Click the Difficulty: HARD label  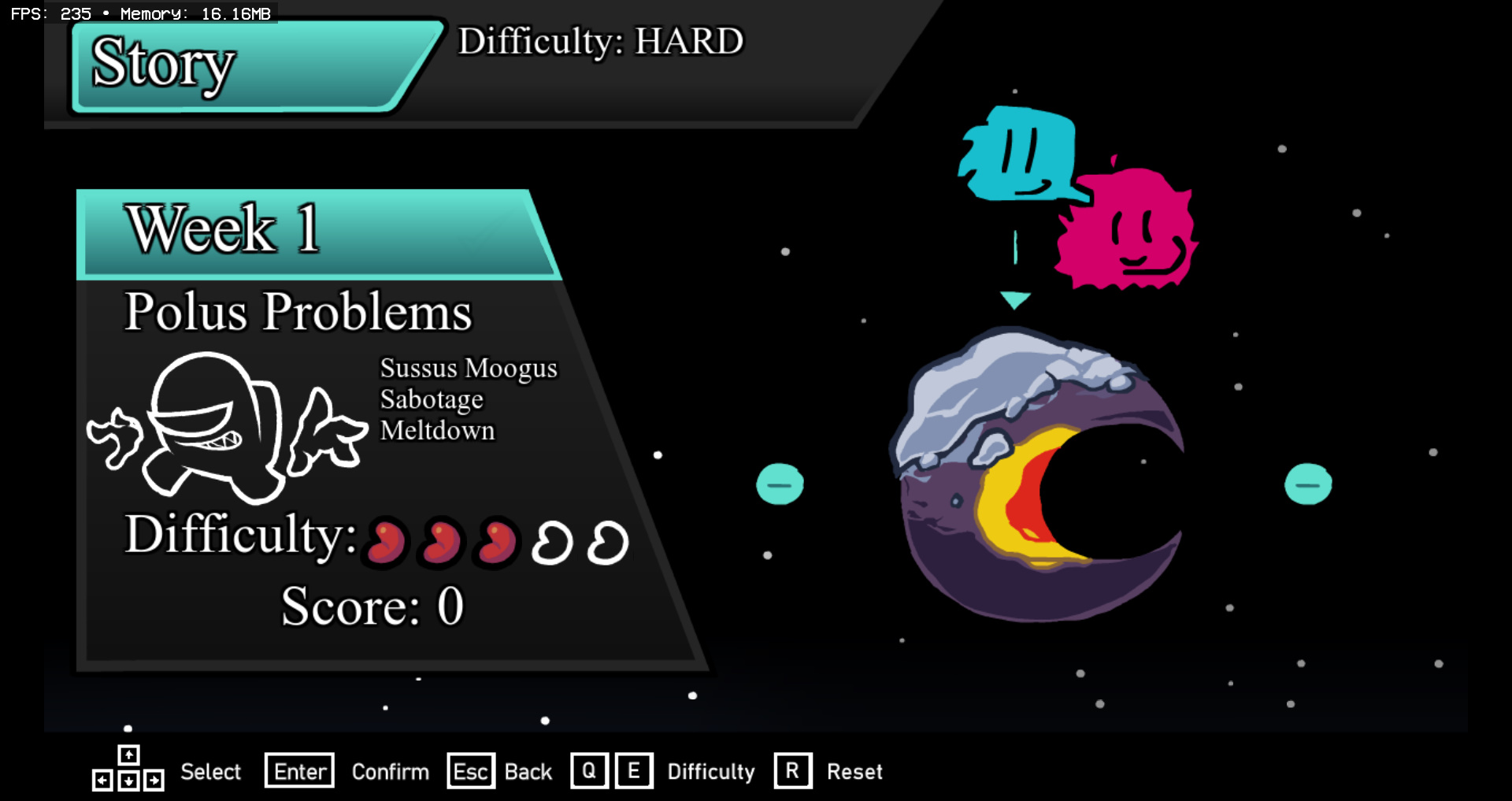(x=600, y=42)
